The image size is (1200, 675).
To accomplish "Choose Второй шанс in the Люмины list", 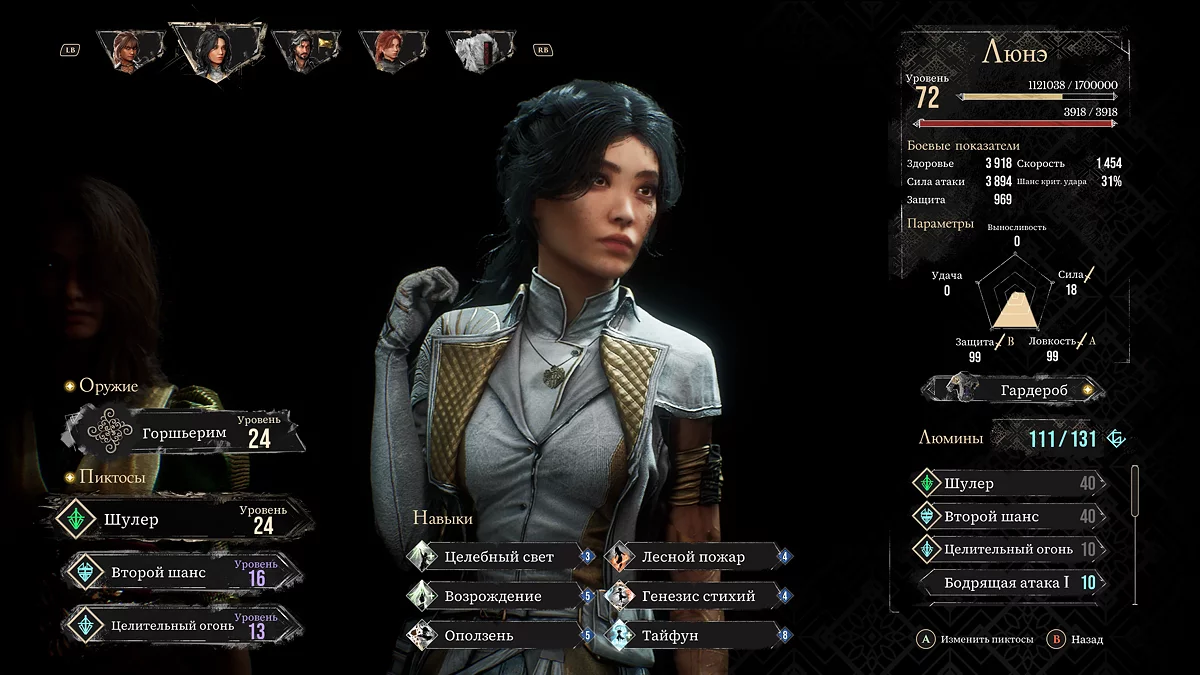I will pos(1008,517).
